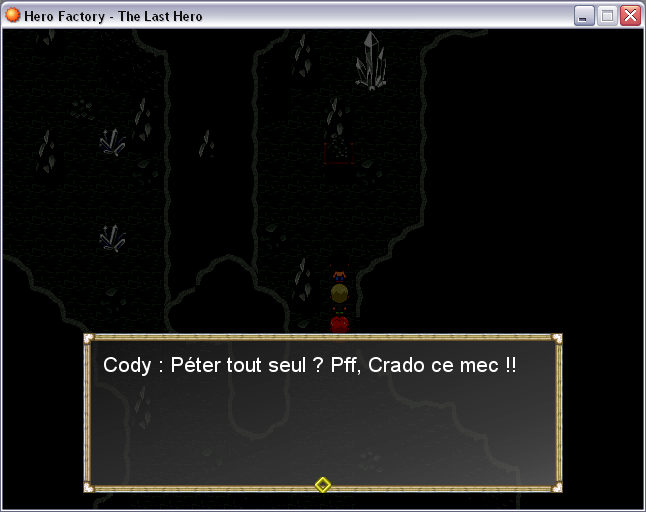Image resolution: width=646 pixels, height=512 pixels.
Task: Maximize the game window
Action: [x=607, y=16]
